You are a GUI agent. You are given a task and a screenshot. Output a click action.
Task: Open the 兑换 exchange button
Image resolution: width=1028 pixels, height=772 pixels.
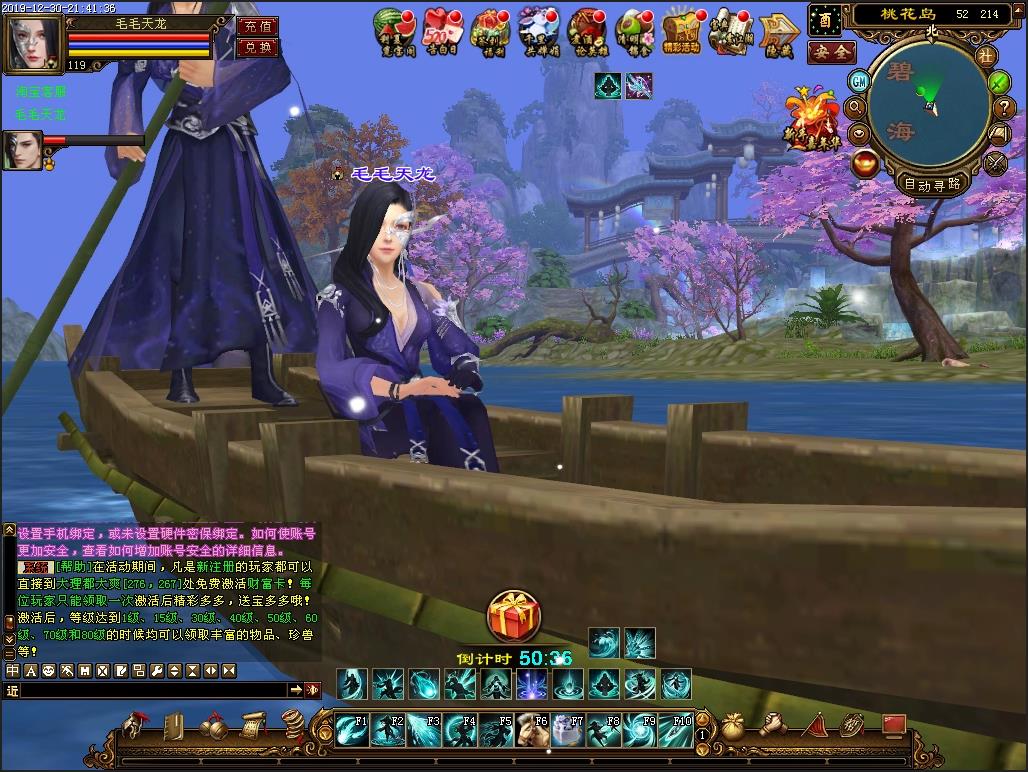click(x=257, y=48)
